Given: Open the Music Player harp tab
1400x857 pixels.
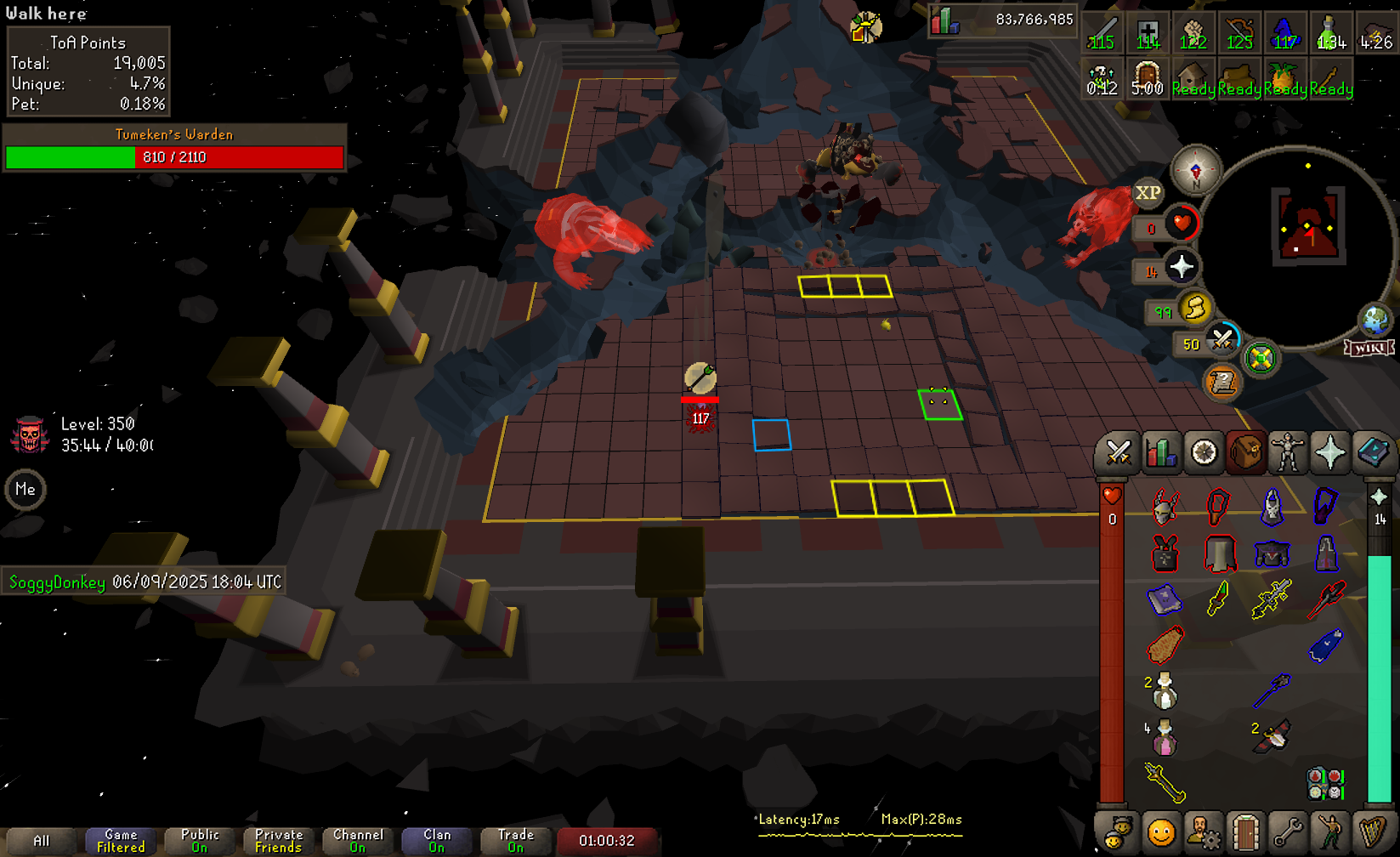Looking at the screenshot, I should pos(1373,833).
